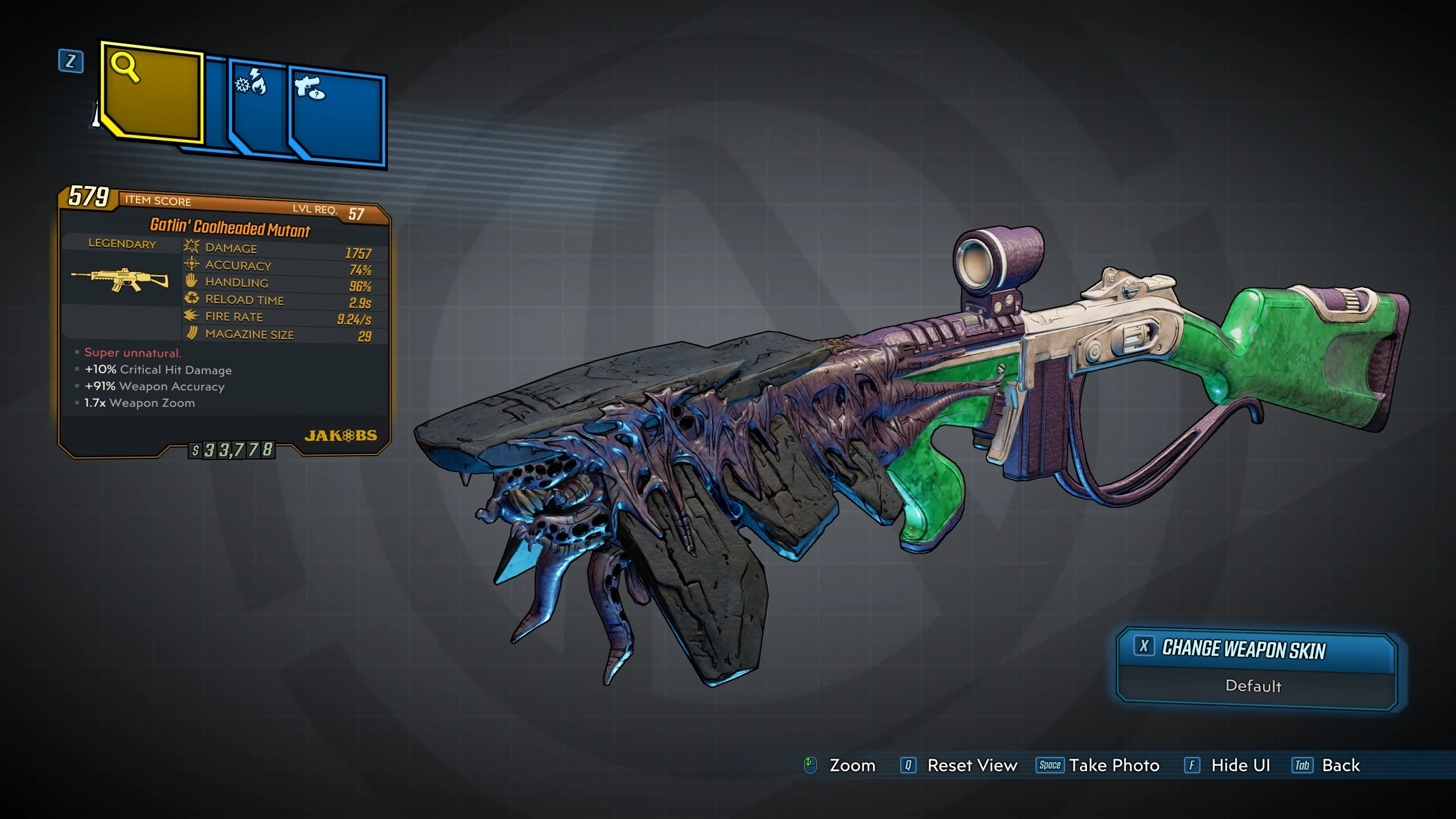This screenshot has width=1456, height=819.
Task: Click the Damage starburst stat icon
Action: coord(192,246)
